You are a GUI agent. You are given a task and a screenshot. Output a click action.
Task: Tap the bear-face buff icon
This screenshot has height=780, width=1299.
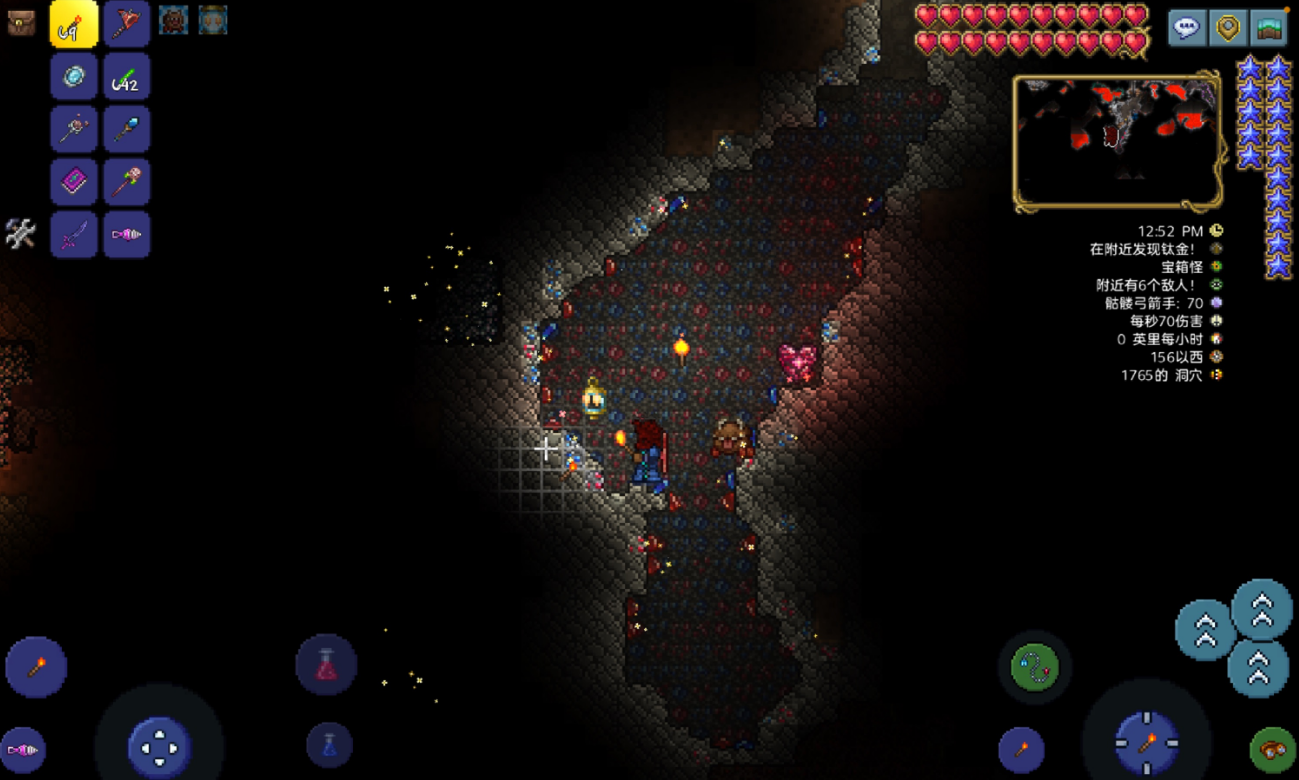click(173, 20)
